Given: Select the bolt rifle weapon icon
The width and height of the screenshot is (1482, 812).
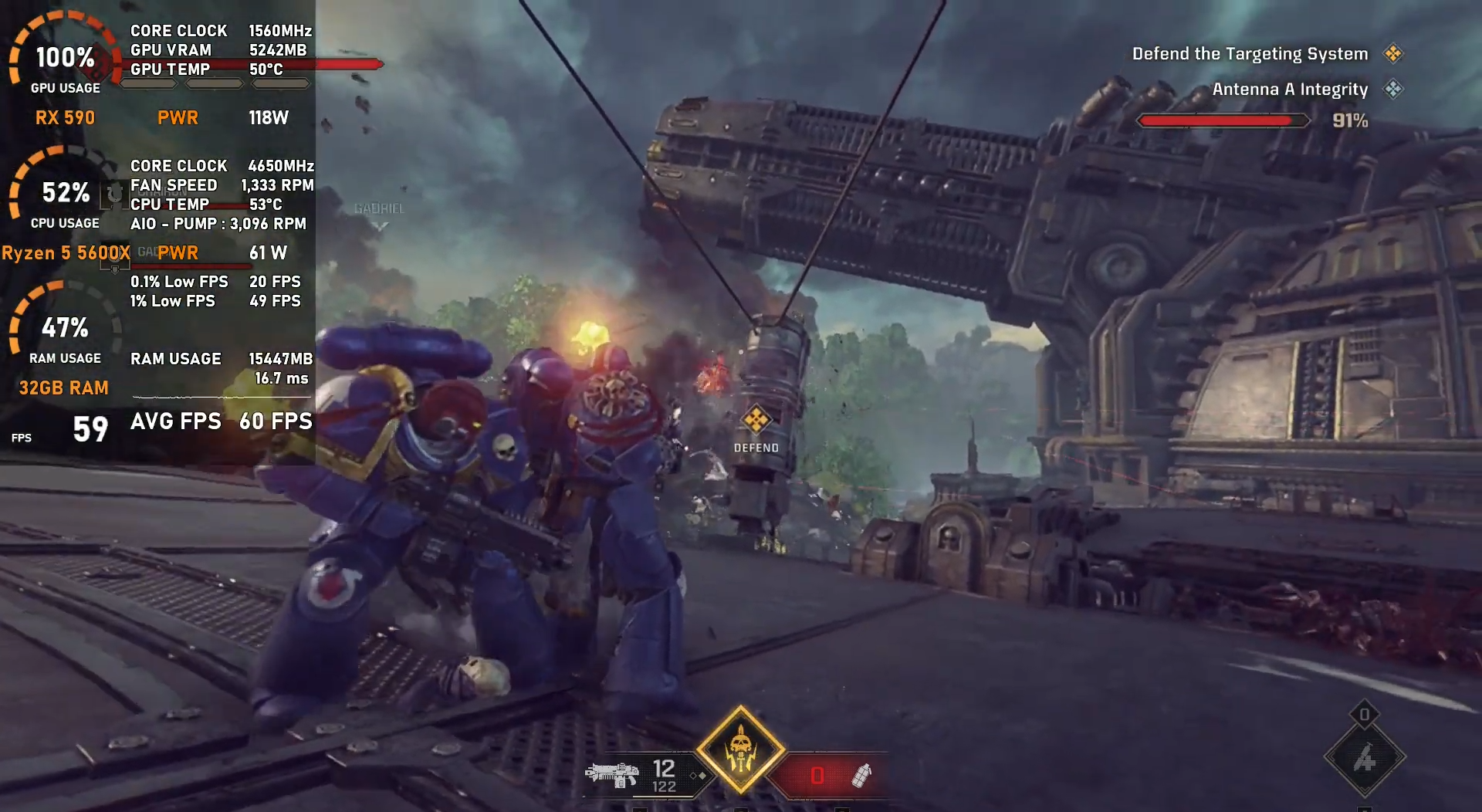Looking at the screenshot, I should coord(612,773).
